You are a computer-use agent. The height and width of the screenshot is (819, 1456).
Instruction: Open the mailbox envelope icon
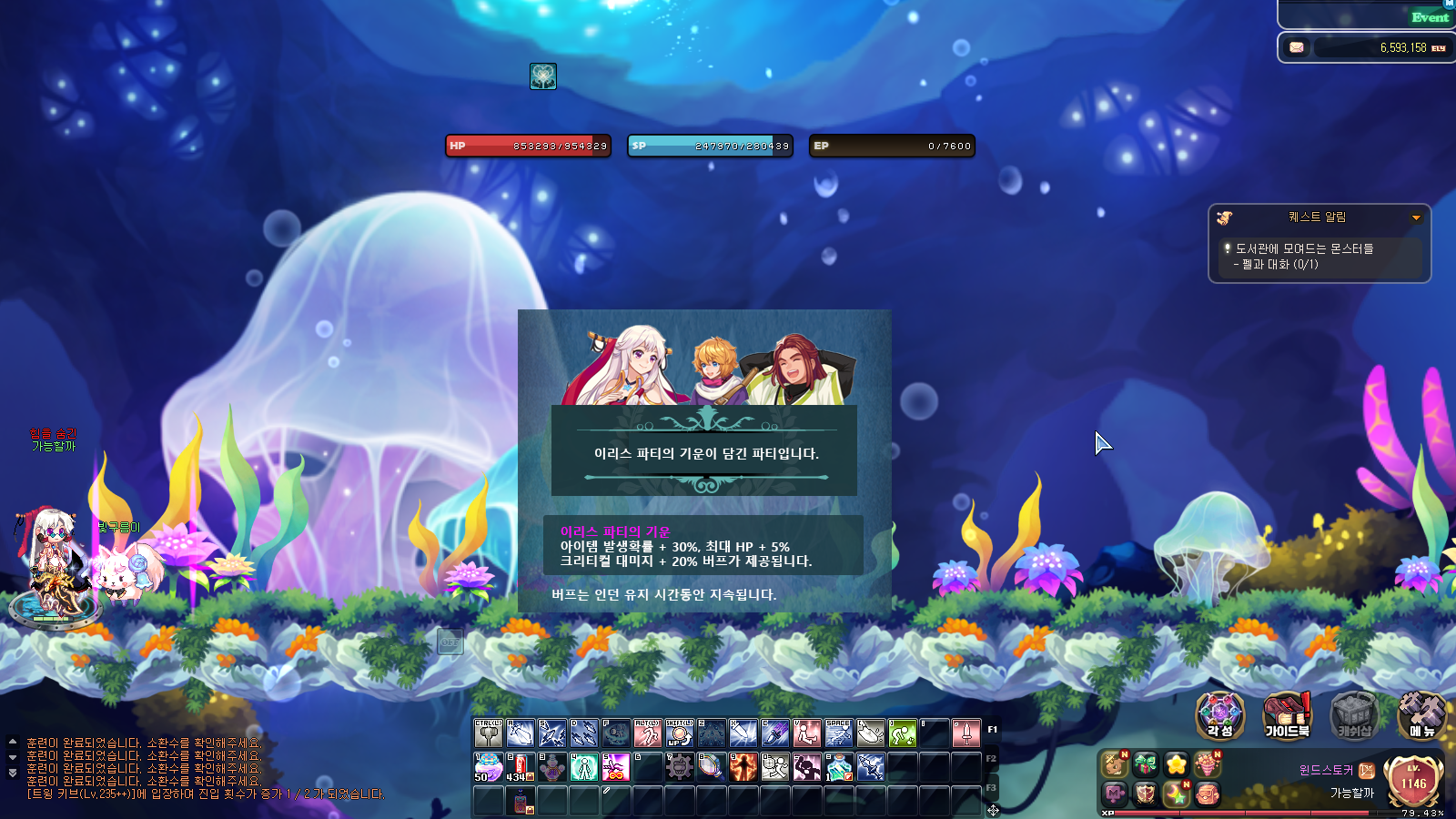coord(1297,47)
